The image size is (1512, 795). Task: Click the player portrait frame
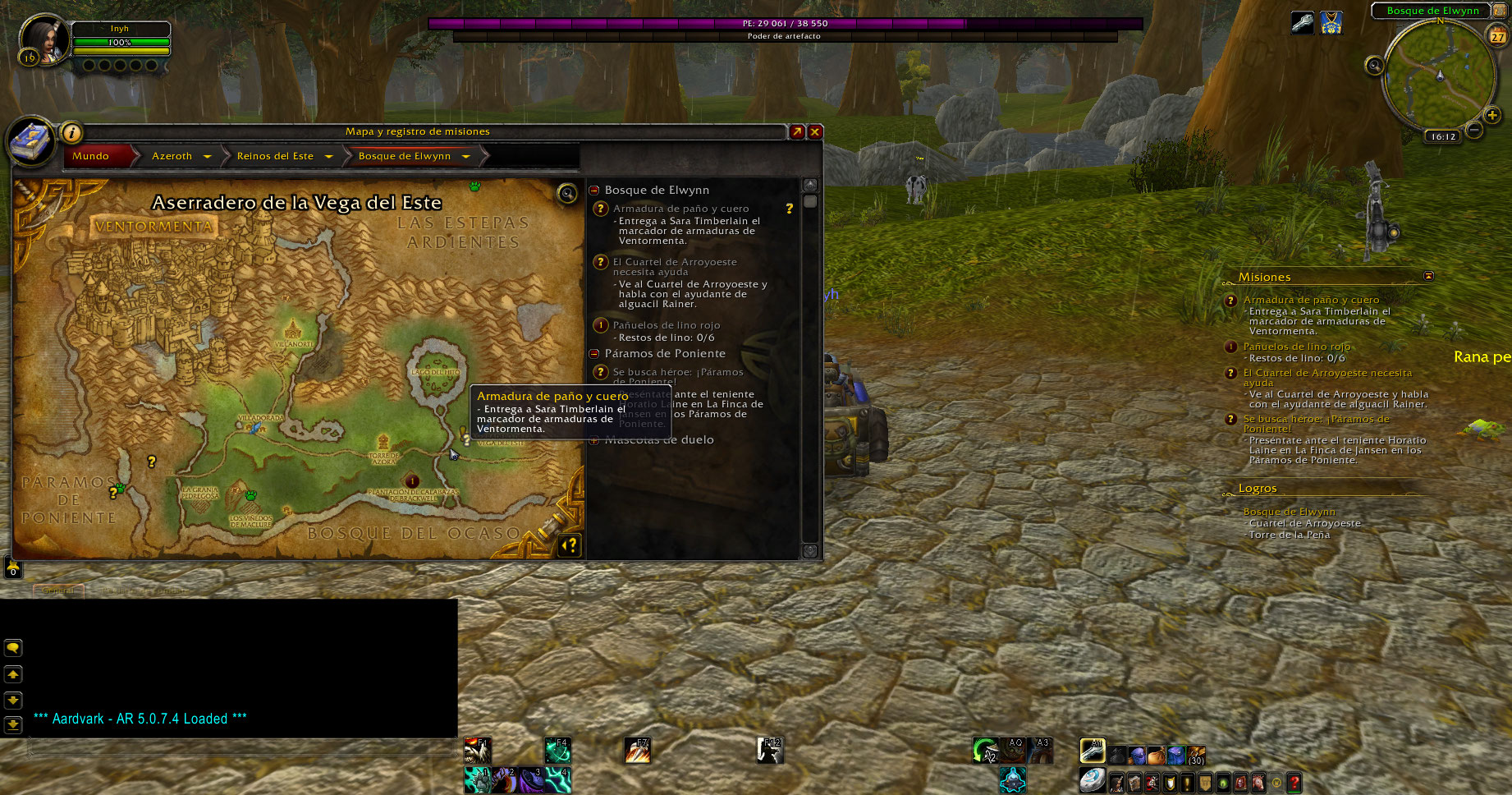tap(43, 39)
